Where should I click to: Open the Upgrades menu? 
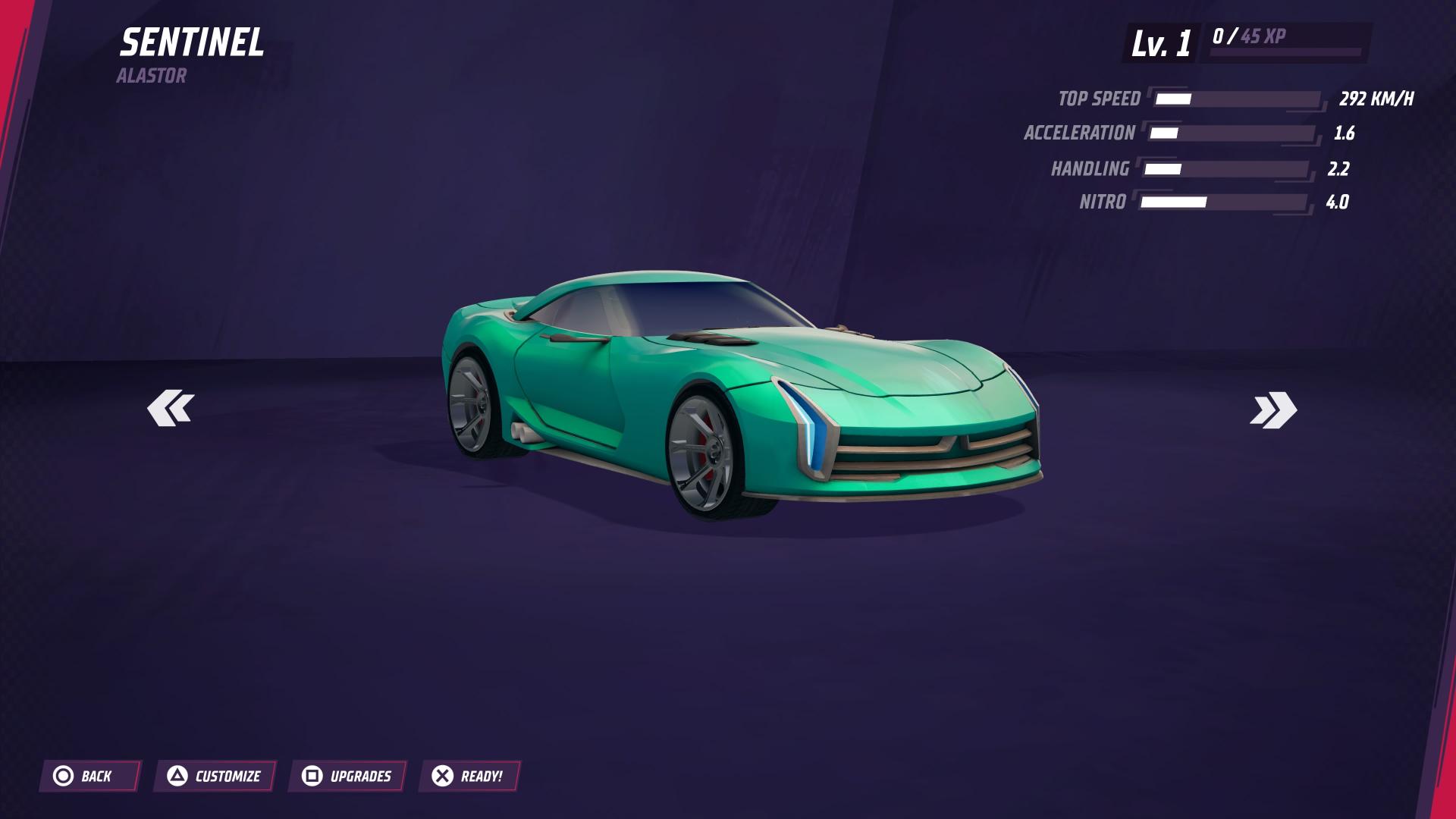tap(347, 776)
